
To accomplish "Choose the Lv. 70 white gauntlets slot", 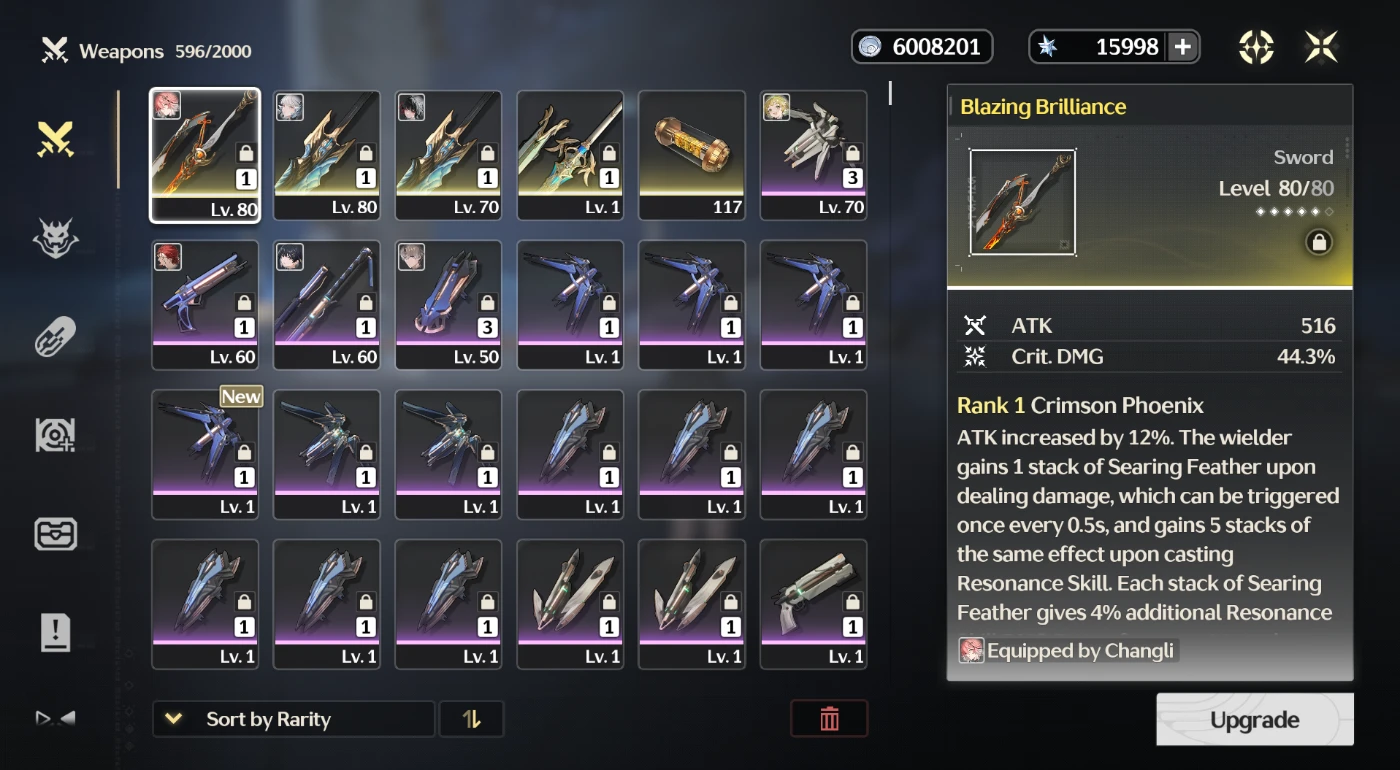I will [814, 155].
